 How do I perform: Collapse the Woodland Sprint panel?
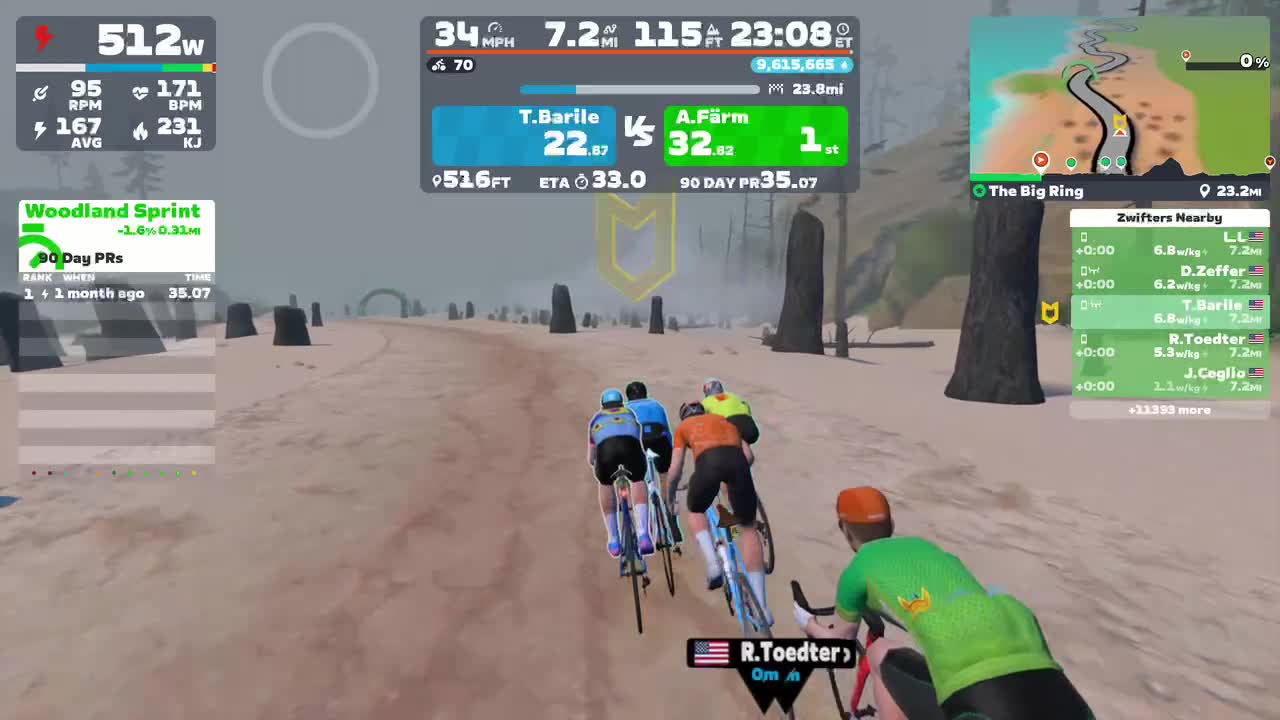pyautogui.click(x=115, y=211)
